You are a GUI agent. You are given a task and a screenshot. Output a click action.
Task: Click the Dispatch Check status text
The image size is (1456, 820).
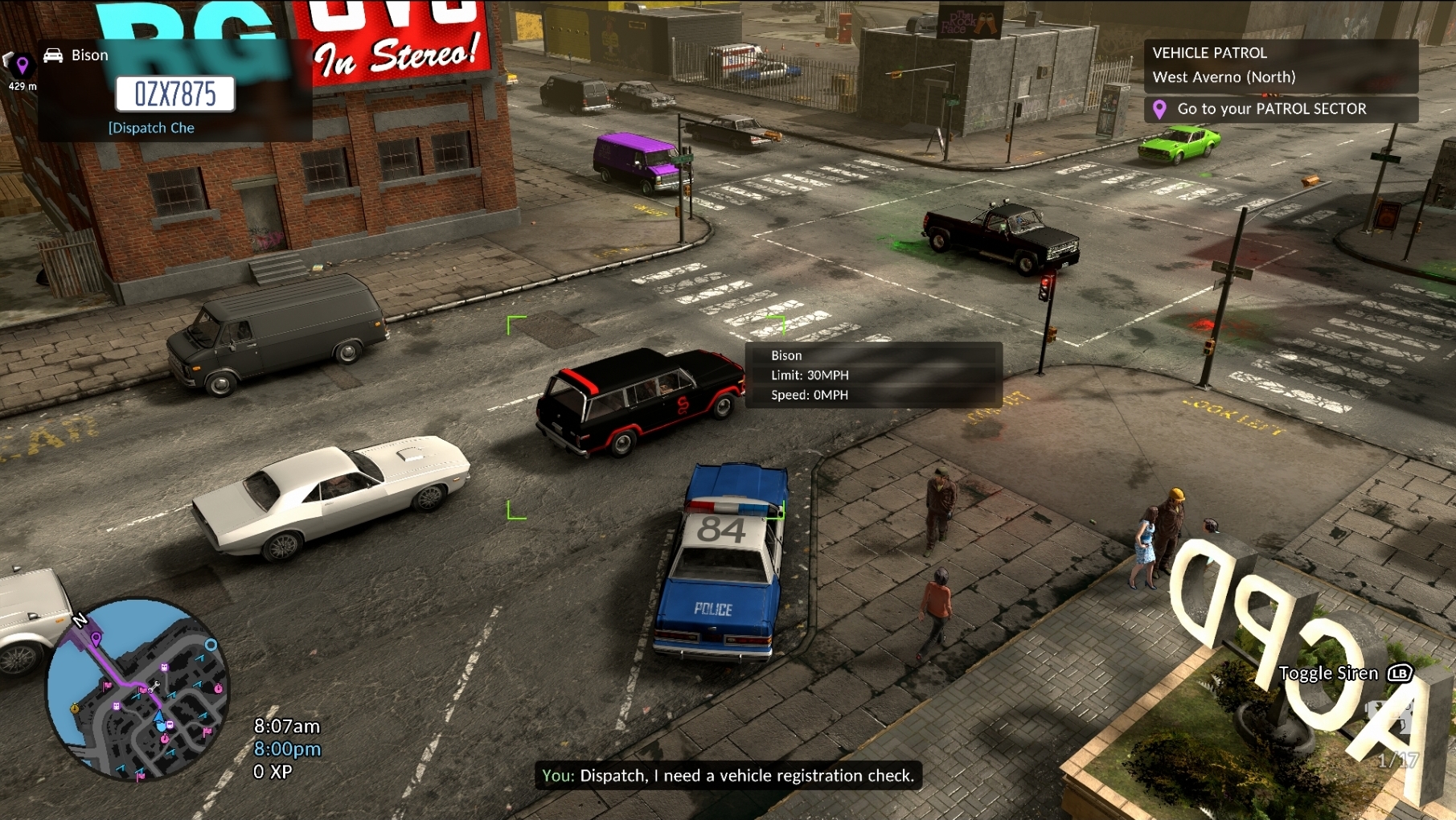(151, 128)
